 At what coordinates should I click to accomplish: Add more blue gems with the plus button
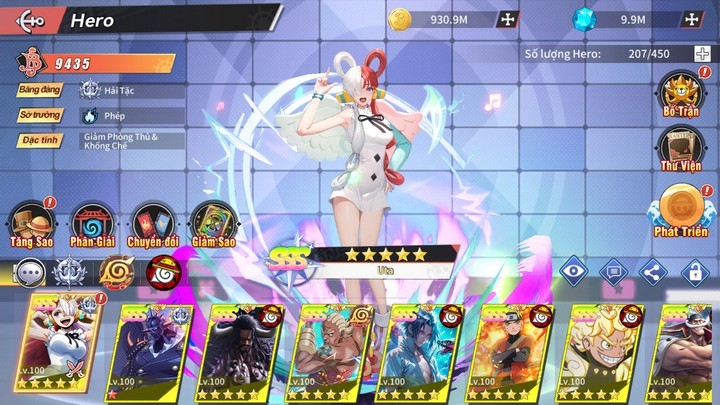(691, 19)
